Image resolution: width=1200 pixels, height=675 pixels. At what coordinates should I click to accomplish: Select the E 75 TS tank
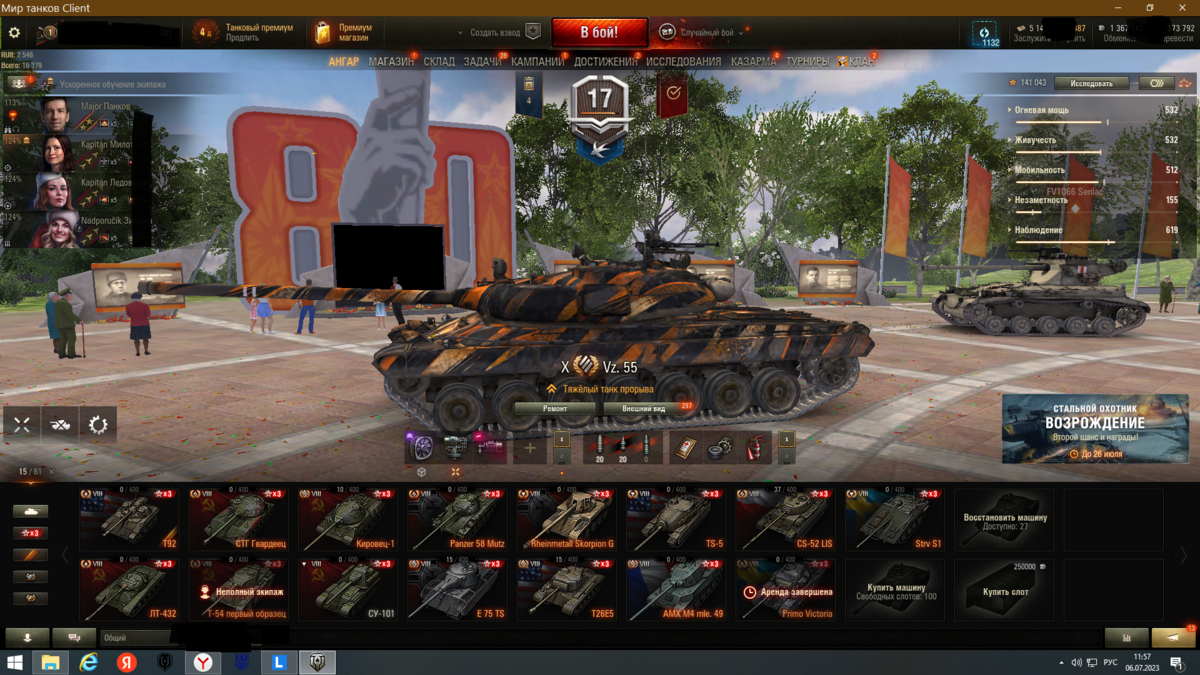[456, 590]
